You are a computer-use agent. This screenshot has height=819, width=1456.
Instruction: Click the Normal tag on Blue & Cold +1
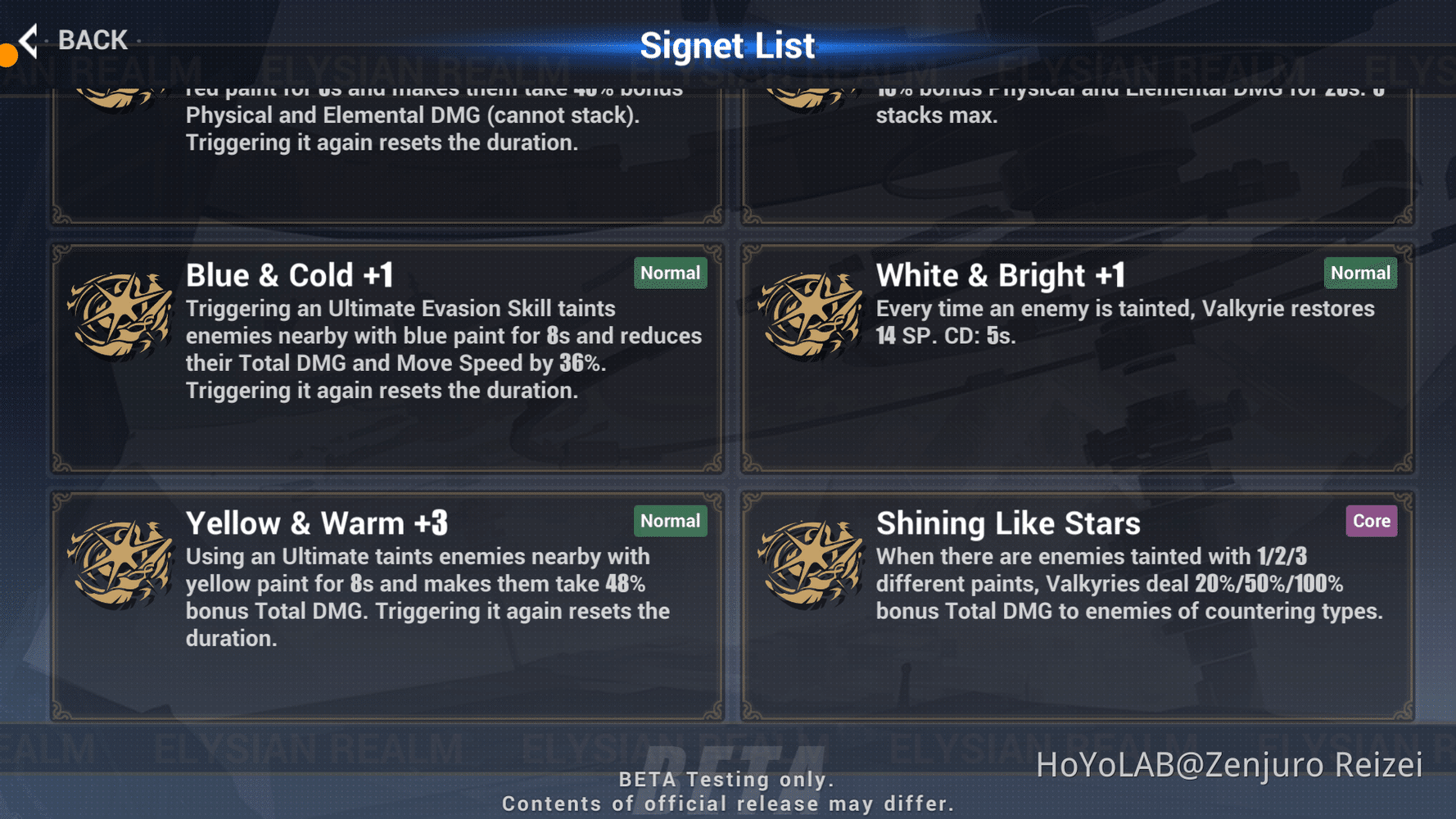(670, 273)
